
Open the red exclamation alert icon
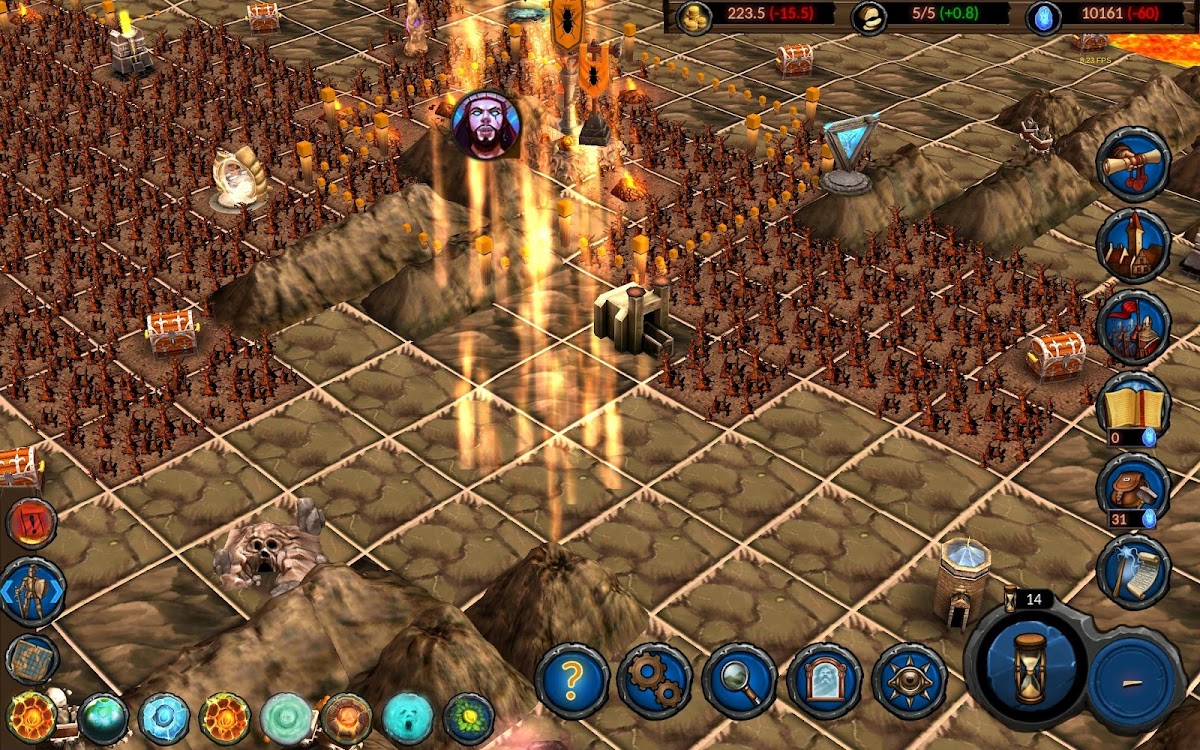32,523
